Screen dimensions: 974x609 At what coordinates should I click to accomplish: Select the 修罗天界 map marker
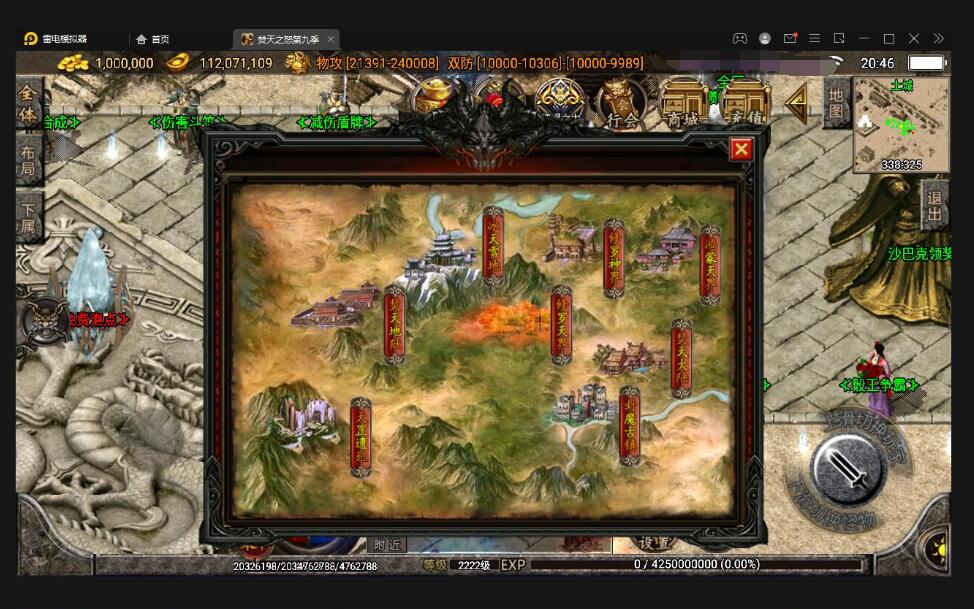coord(562,324)
